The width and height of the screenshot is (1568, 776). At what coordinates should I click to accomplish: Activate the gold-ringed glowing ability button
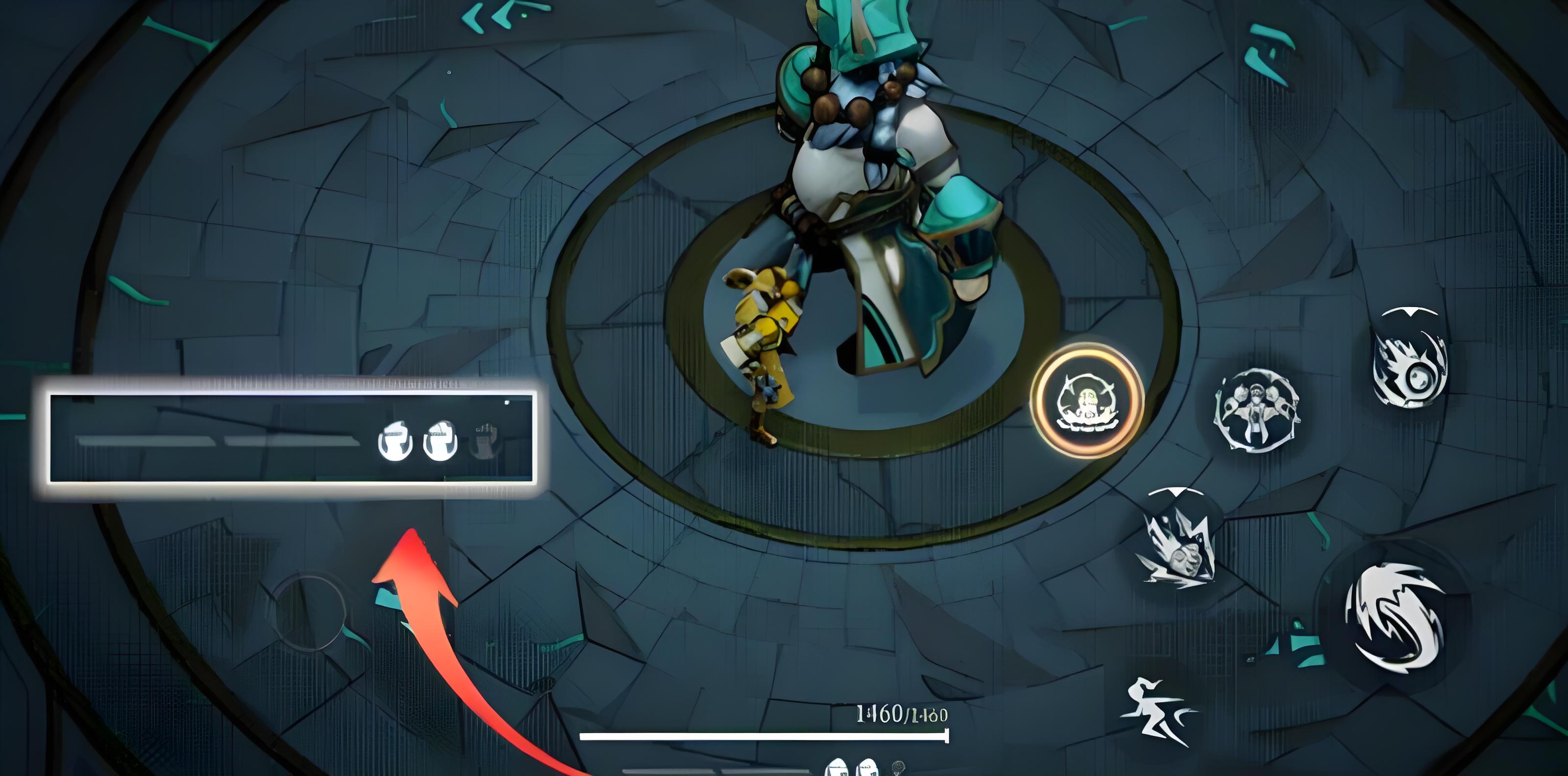coord(1087,400)
